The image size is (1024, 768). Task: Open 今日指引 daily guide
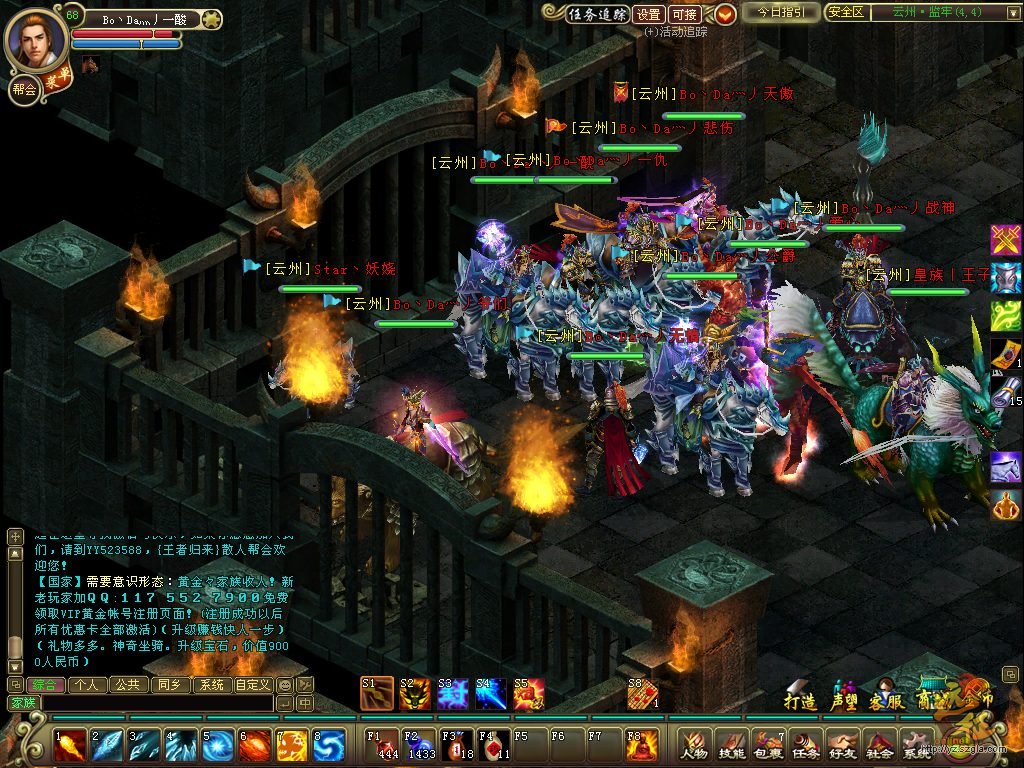click(x=781, y=13)
